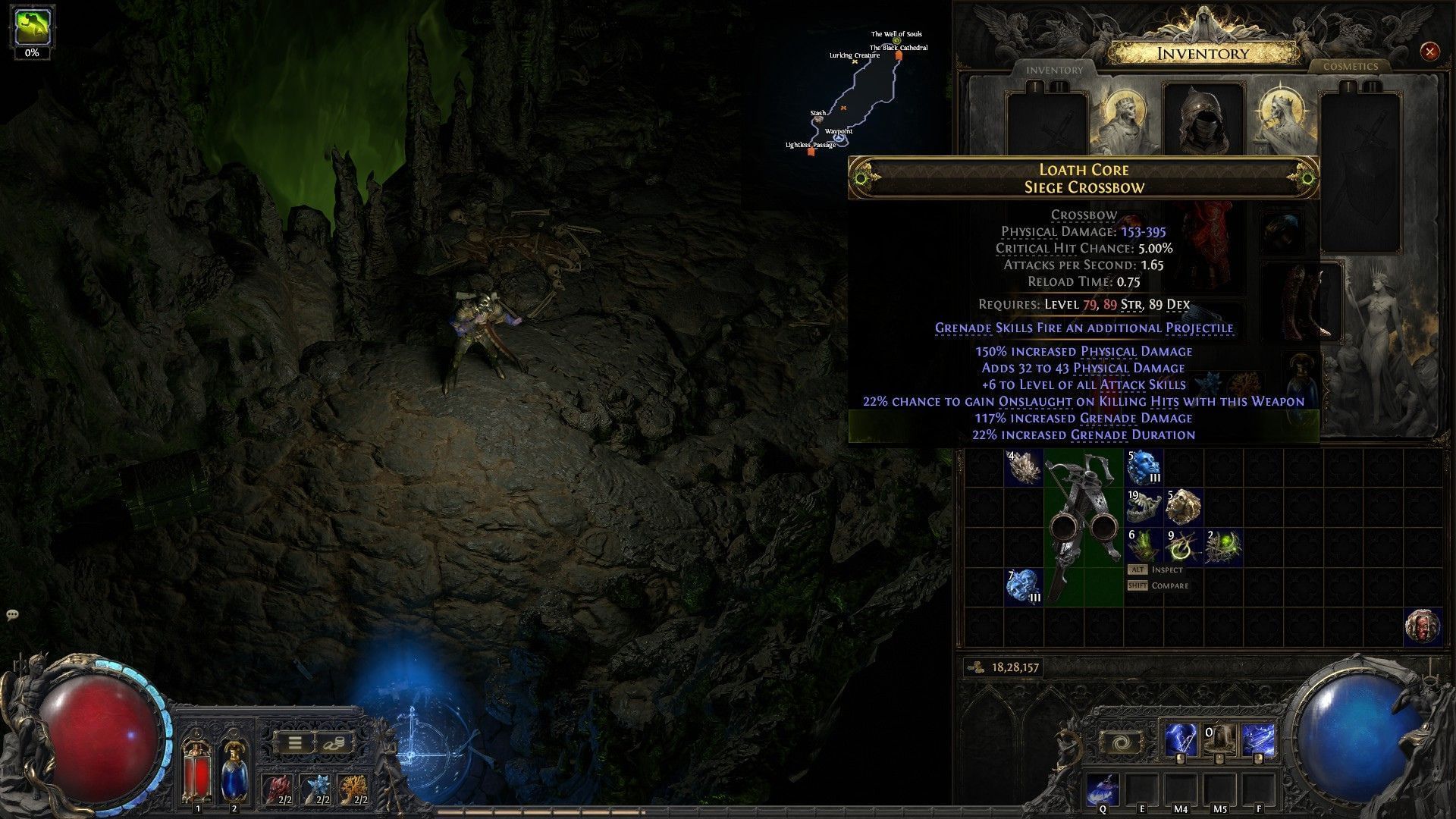The image size is (1456, 819).
Task: Open the coins shop button
Action: tap(332, 742)
